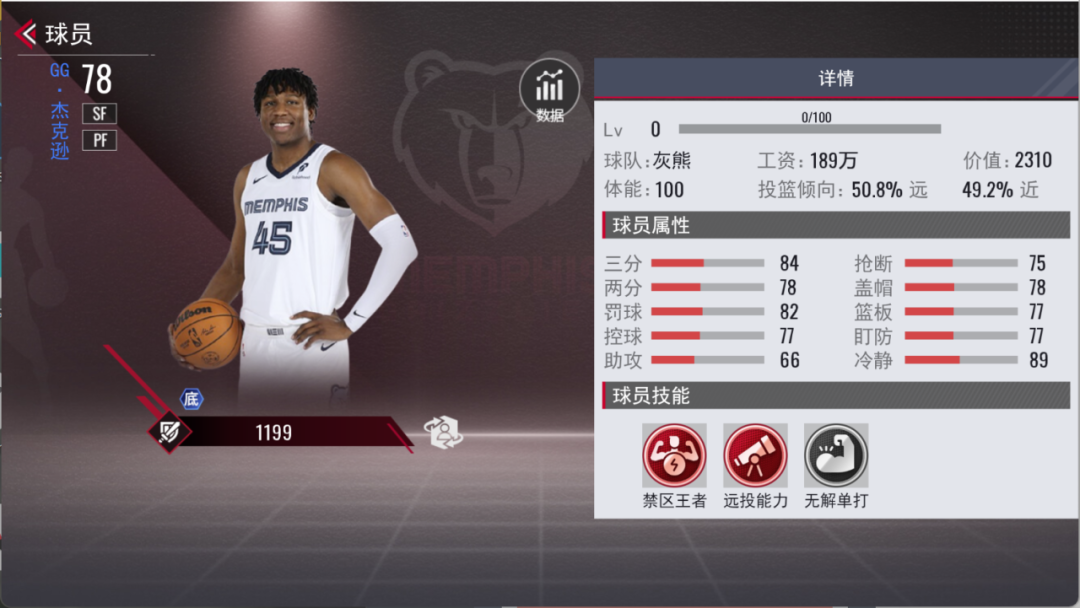Image resolution: width=1080 pixels, height=608 pixels.
Task: Go back using the red arrow button
Action: (x=27, y=34)
